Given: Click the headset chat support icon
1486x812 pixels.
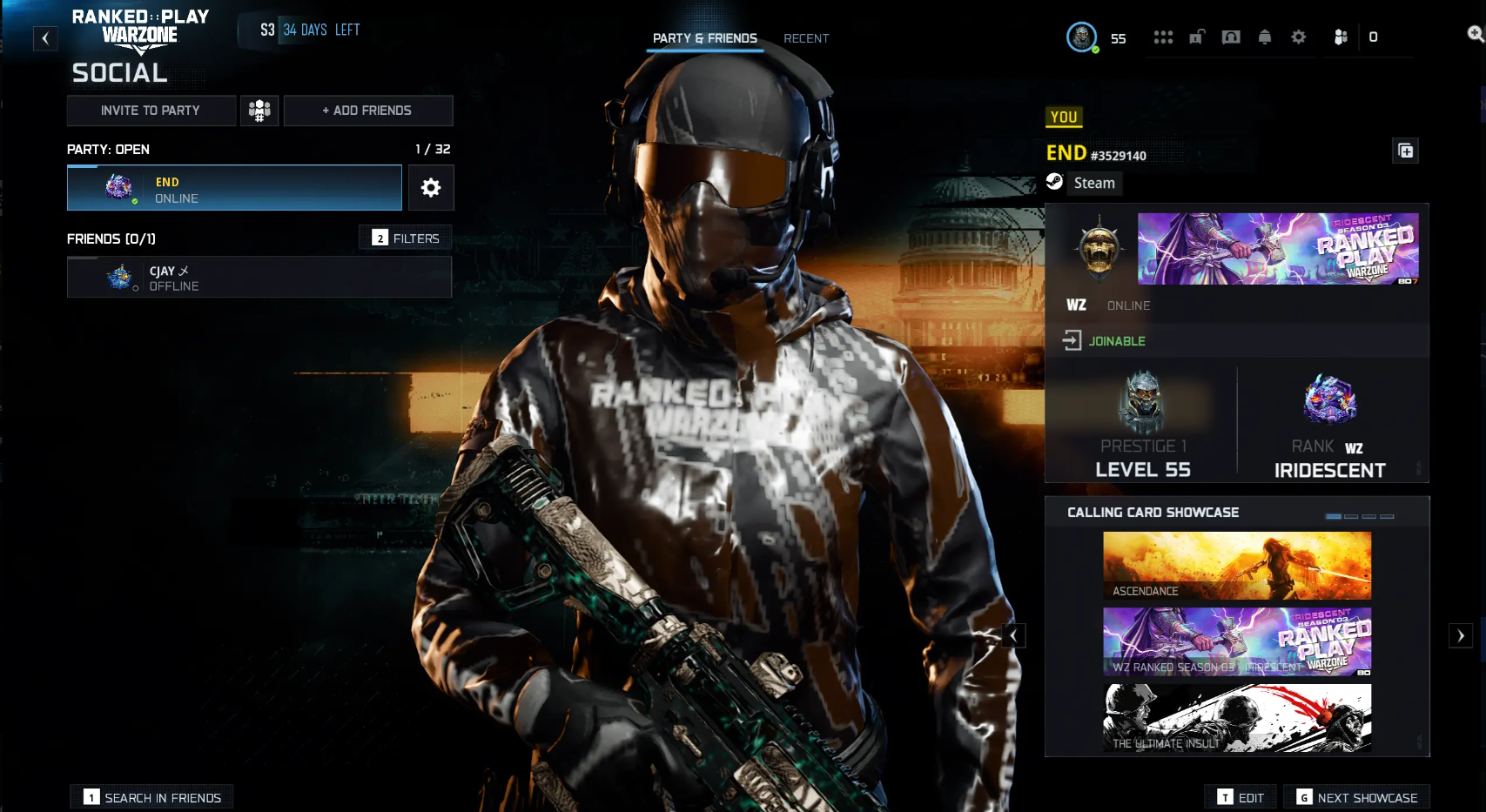Looking at the screenshot, I should (x=1231, y=37).
